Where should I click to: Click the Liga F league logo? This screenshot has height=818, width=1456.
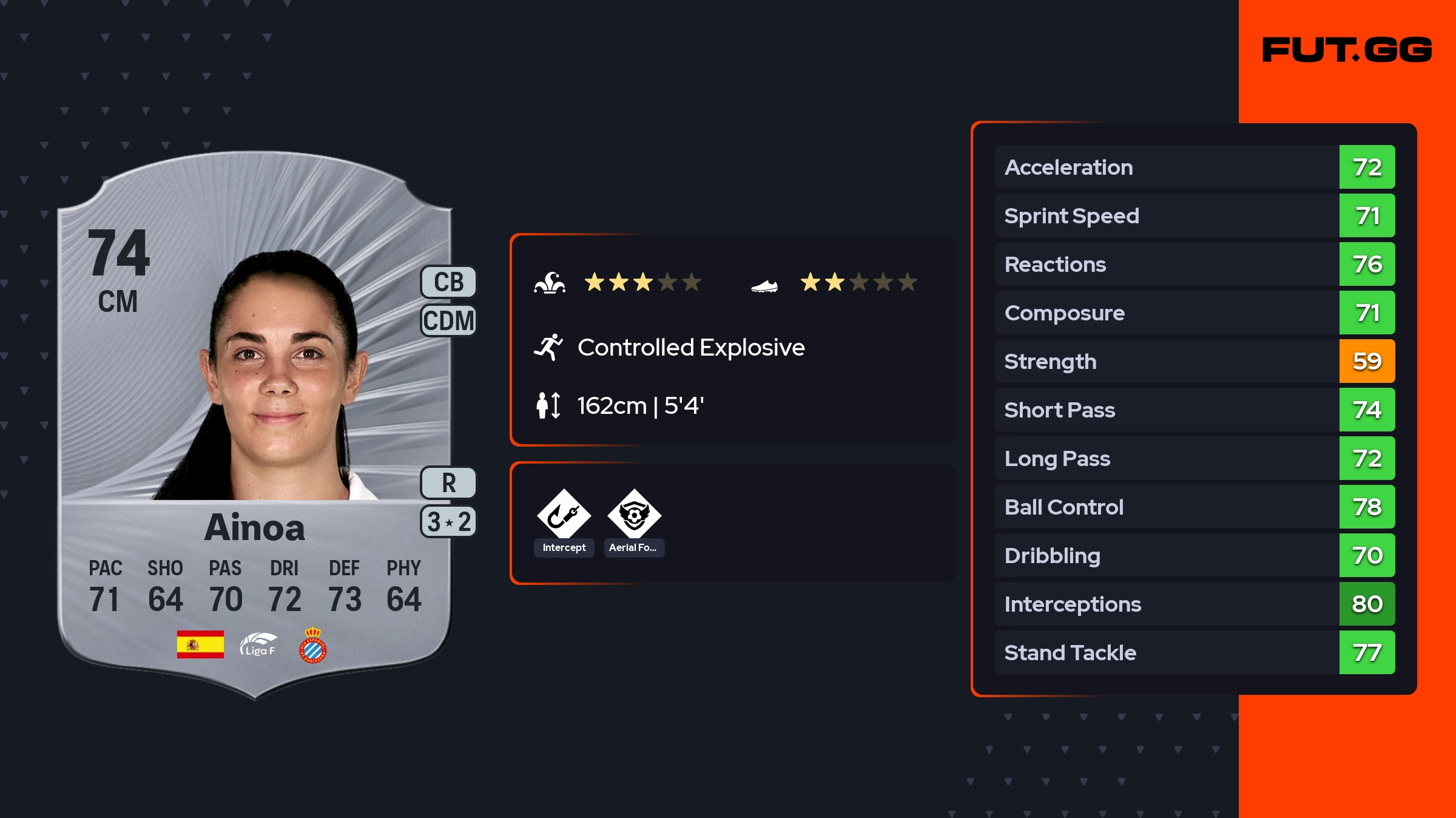[x=258, y=645]
